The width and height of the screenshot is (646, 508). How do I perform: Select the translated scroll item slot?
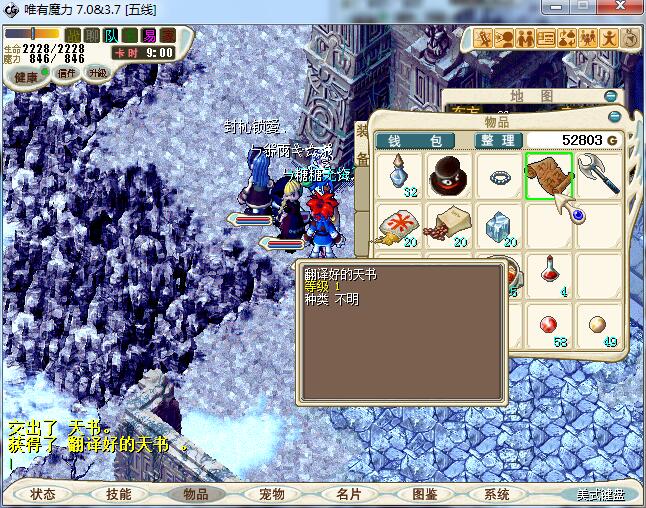pyautogui.click(x=548, y=176)
